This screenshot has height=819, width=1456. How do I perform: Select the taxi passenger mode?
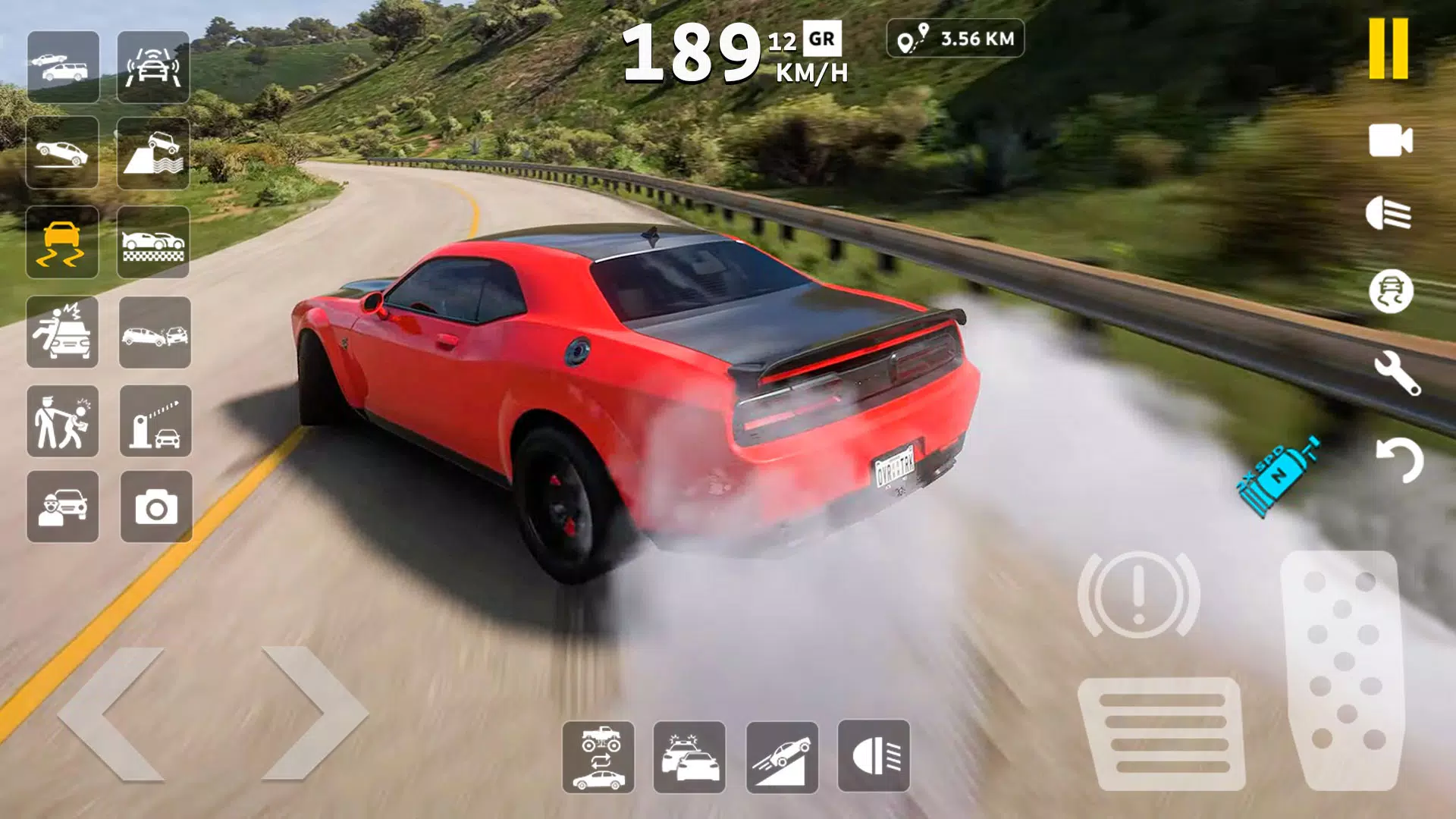click(x=64, y=506)
